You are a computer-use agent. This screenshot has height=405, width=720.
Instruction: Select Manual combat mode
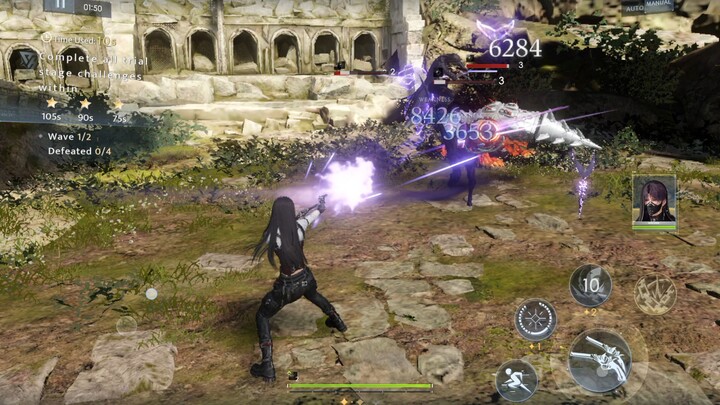point(661,7)
